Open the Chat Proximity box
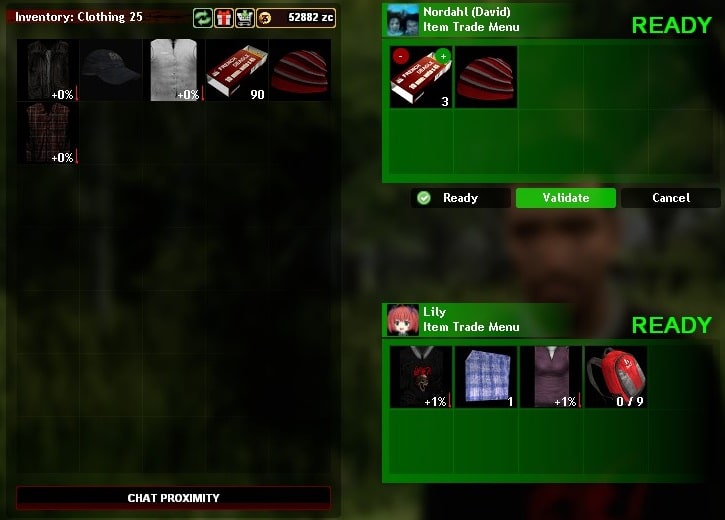Image resolution: width=725 pixels, height=520 pixels. 173,497
